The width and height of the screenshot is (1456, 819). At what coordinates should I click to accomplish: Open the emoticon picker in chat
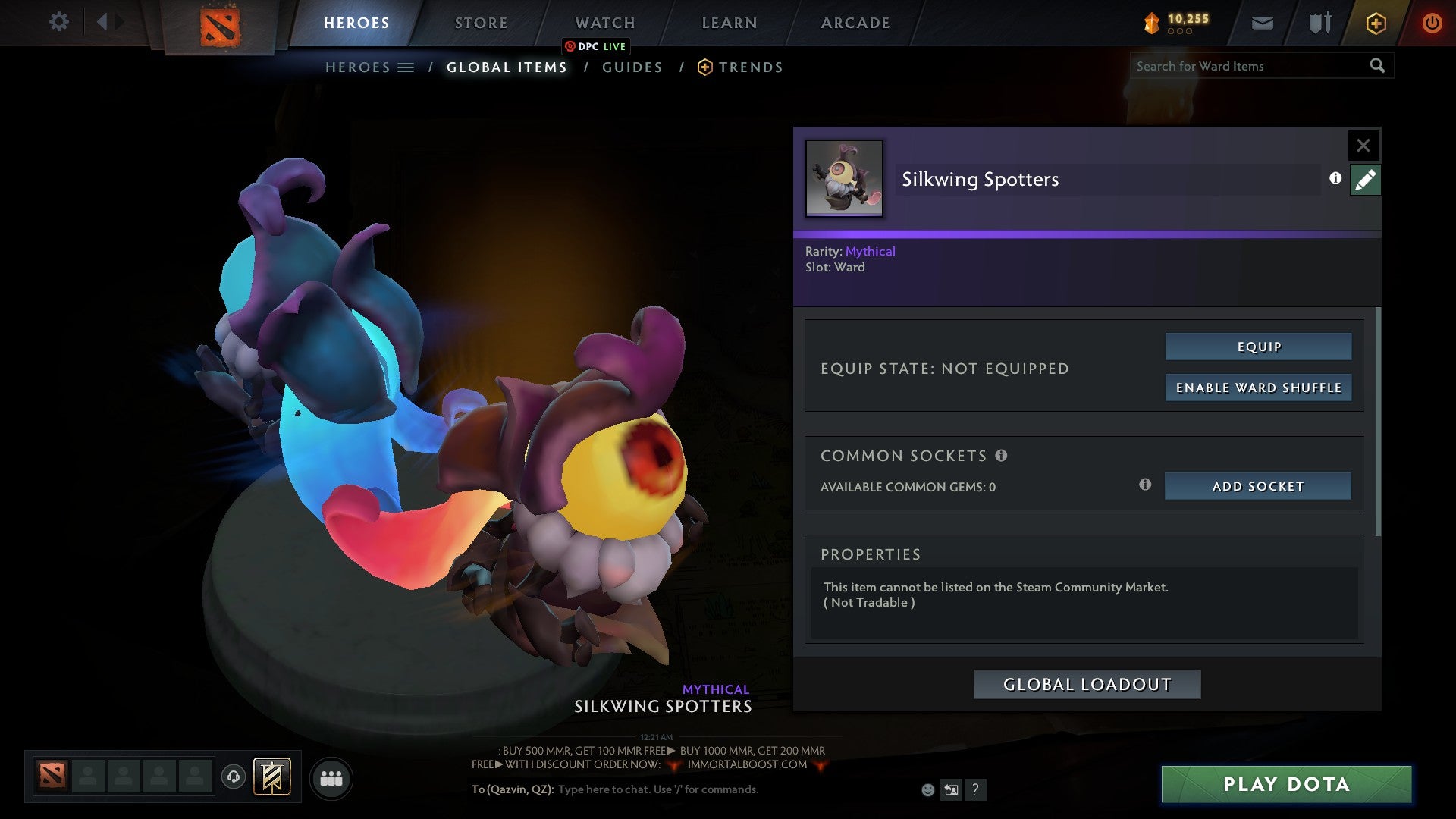coord(927,789)
